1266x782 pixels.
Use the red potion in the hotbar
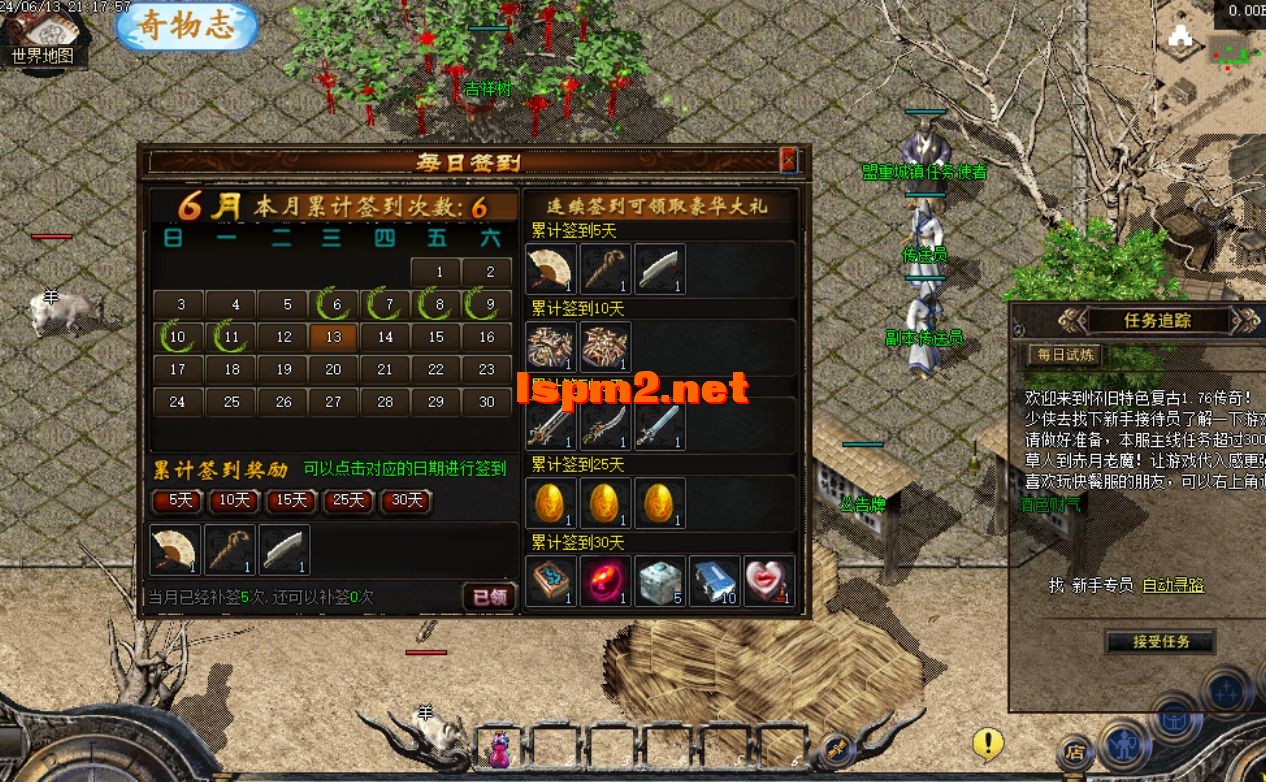[499, 749]
